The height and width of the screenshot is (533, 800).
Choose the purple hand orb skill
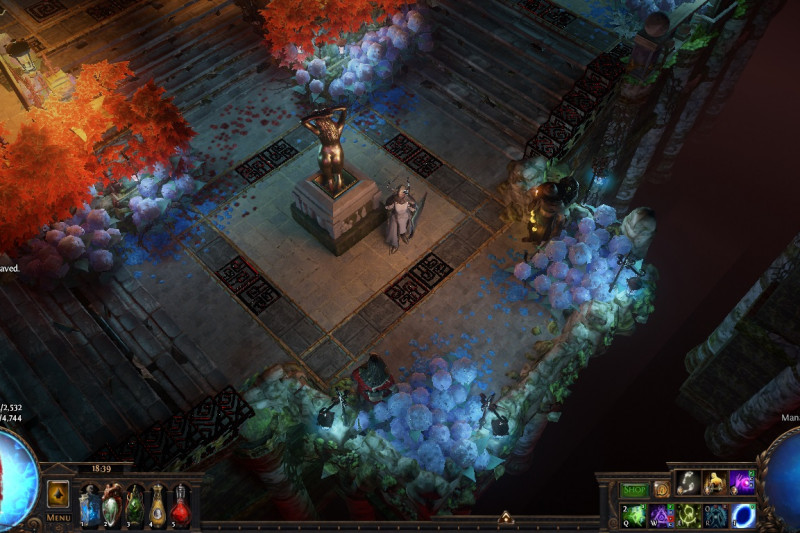[742, 484]
